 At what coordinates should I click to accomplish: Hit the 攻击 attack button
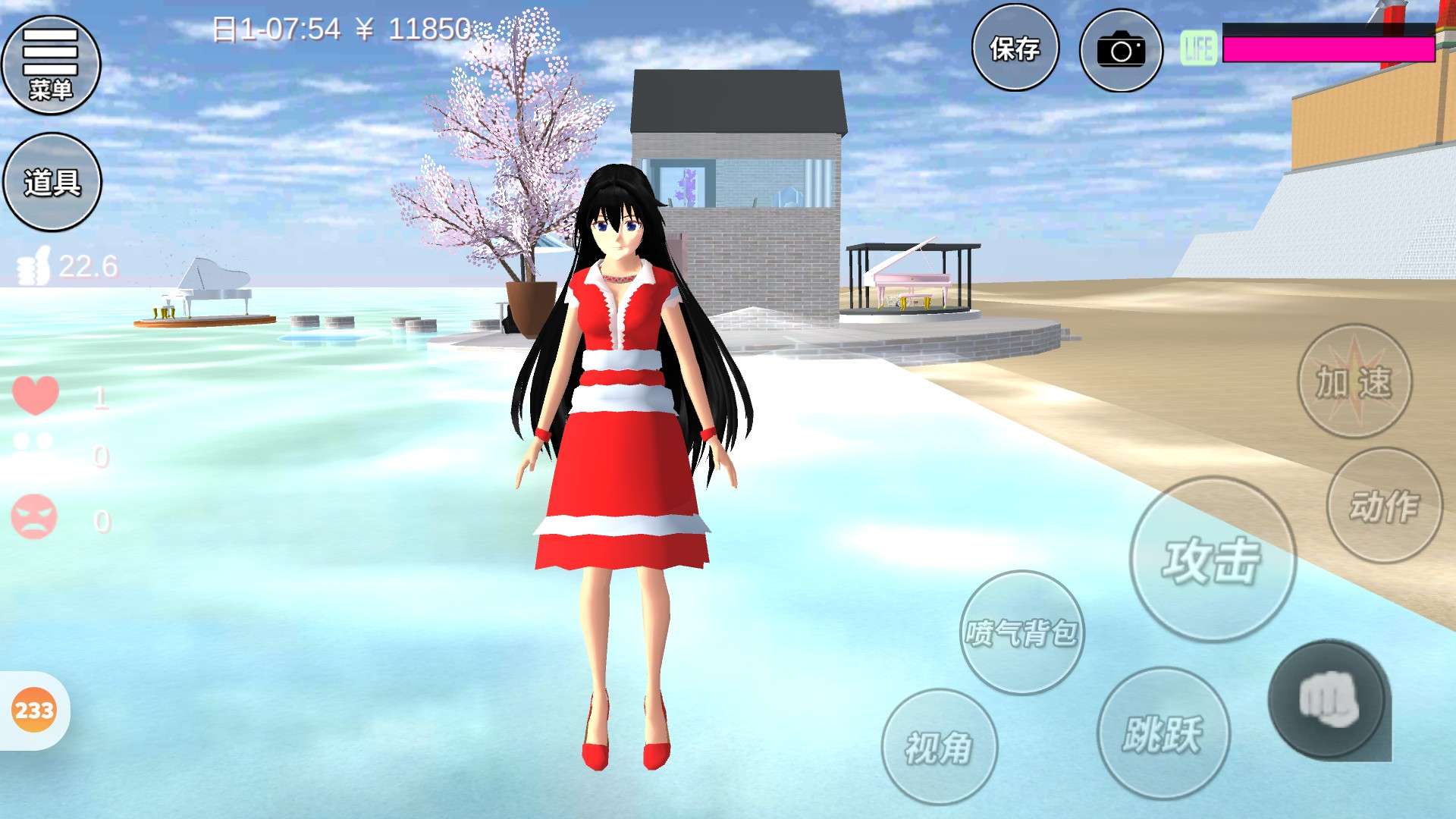[1212, 560]
